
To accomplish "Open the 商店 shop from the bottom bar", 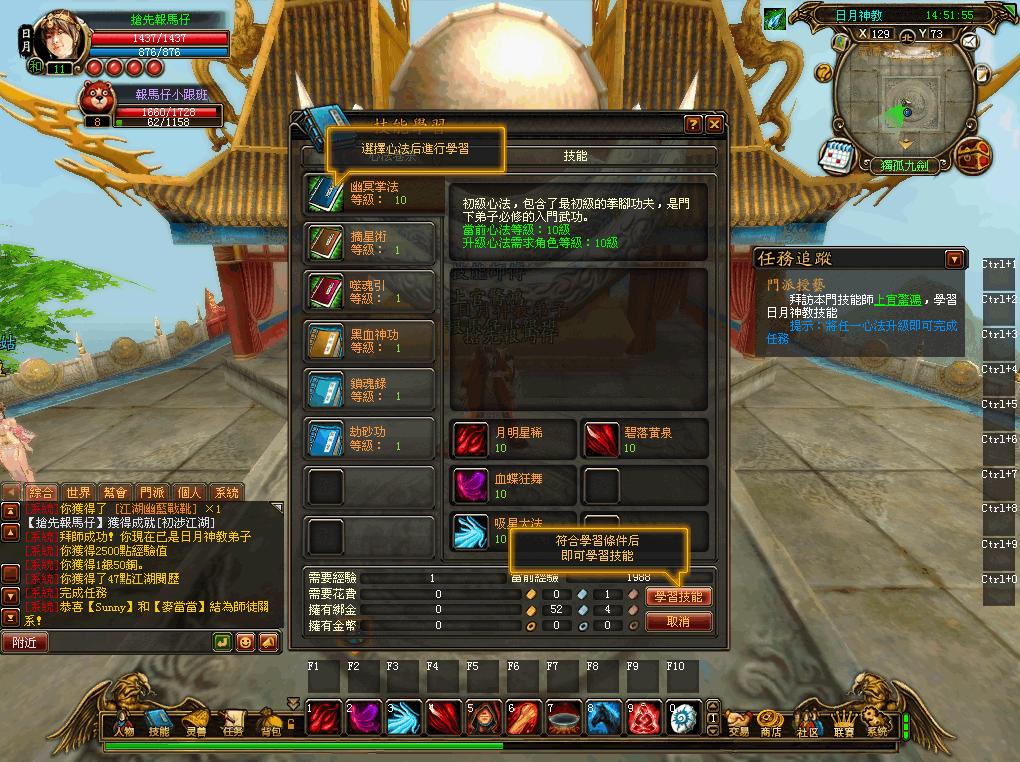I will tap(770, 722).
